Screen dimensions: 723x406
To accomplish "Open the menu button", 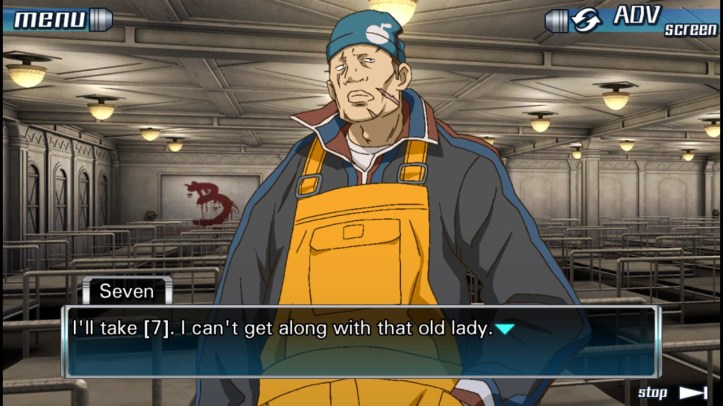I will (57, 18).
